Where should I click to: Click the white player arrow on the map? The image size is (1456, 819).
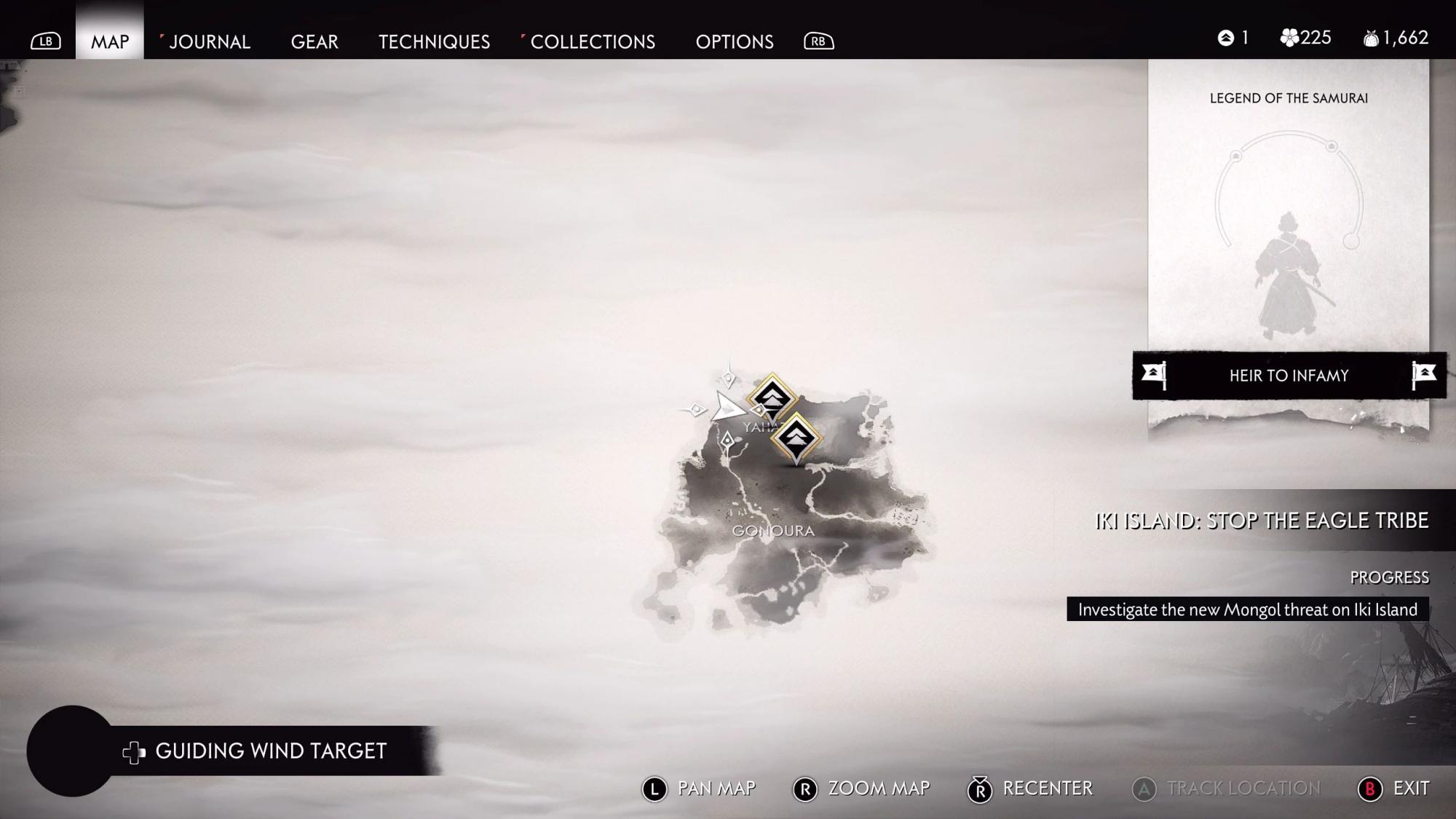pos(726,408)
